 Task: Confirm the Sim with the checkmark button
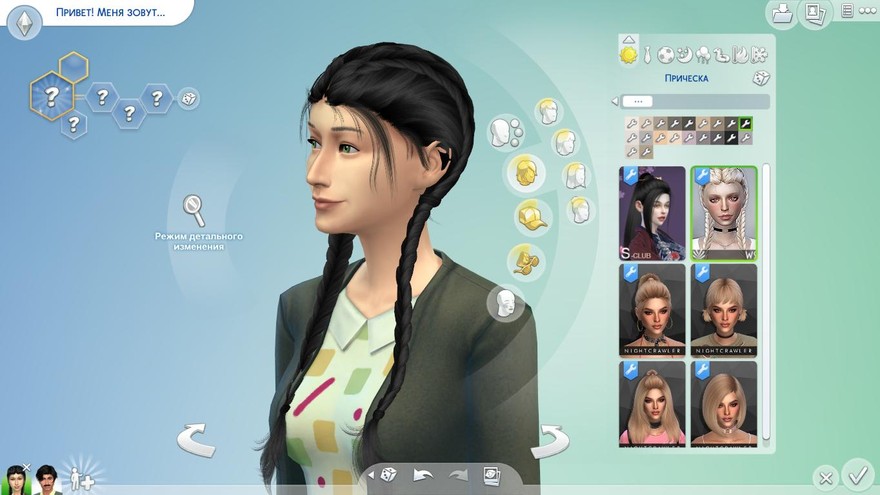[857, 473]
